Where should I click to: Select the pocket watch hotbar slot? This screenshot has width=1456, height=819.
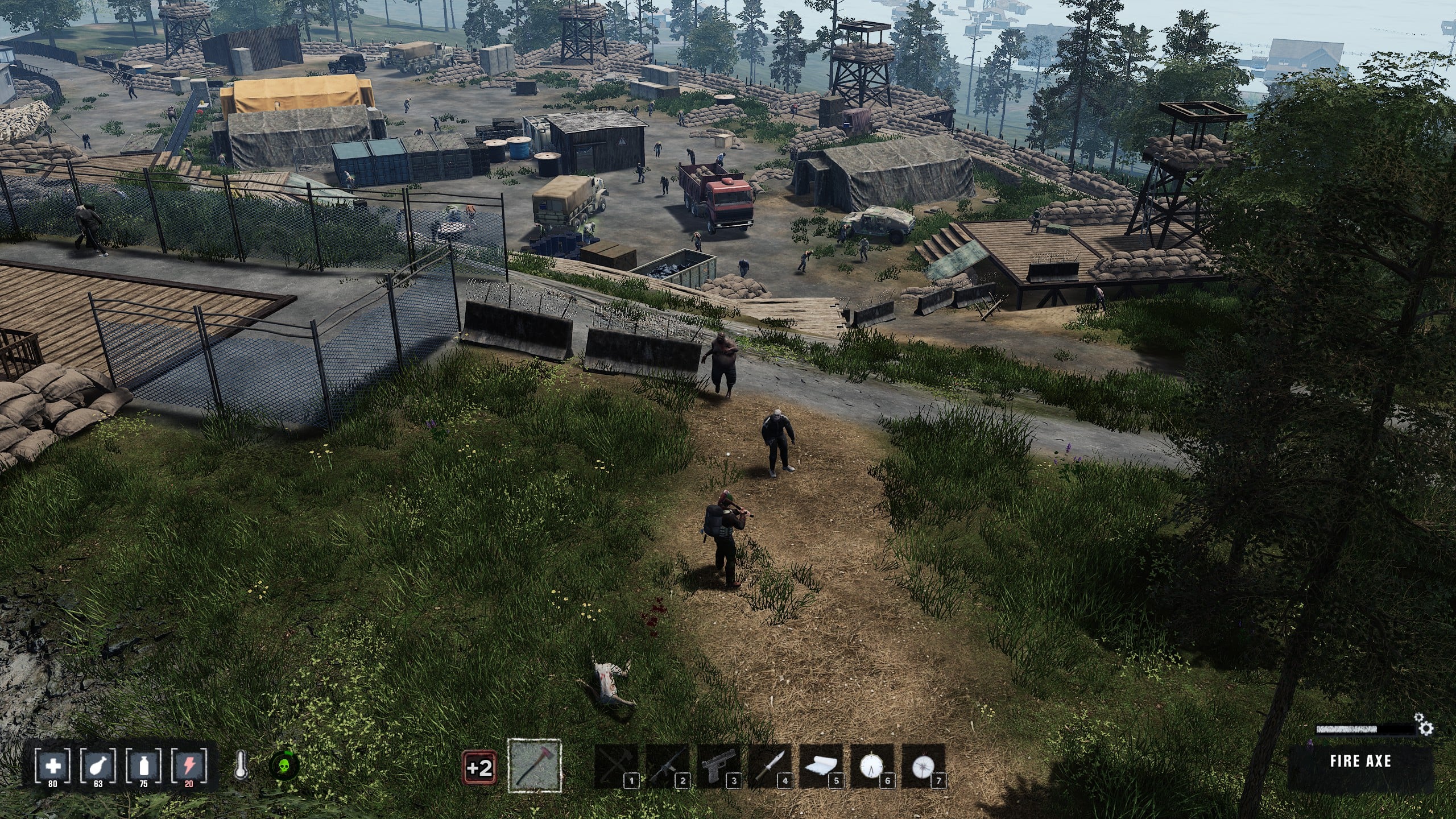tap(871, 766)
